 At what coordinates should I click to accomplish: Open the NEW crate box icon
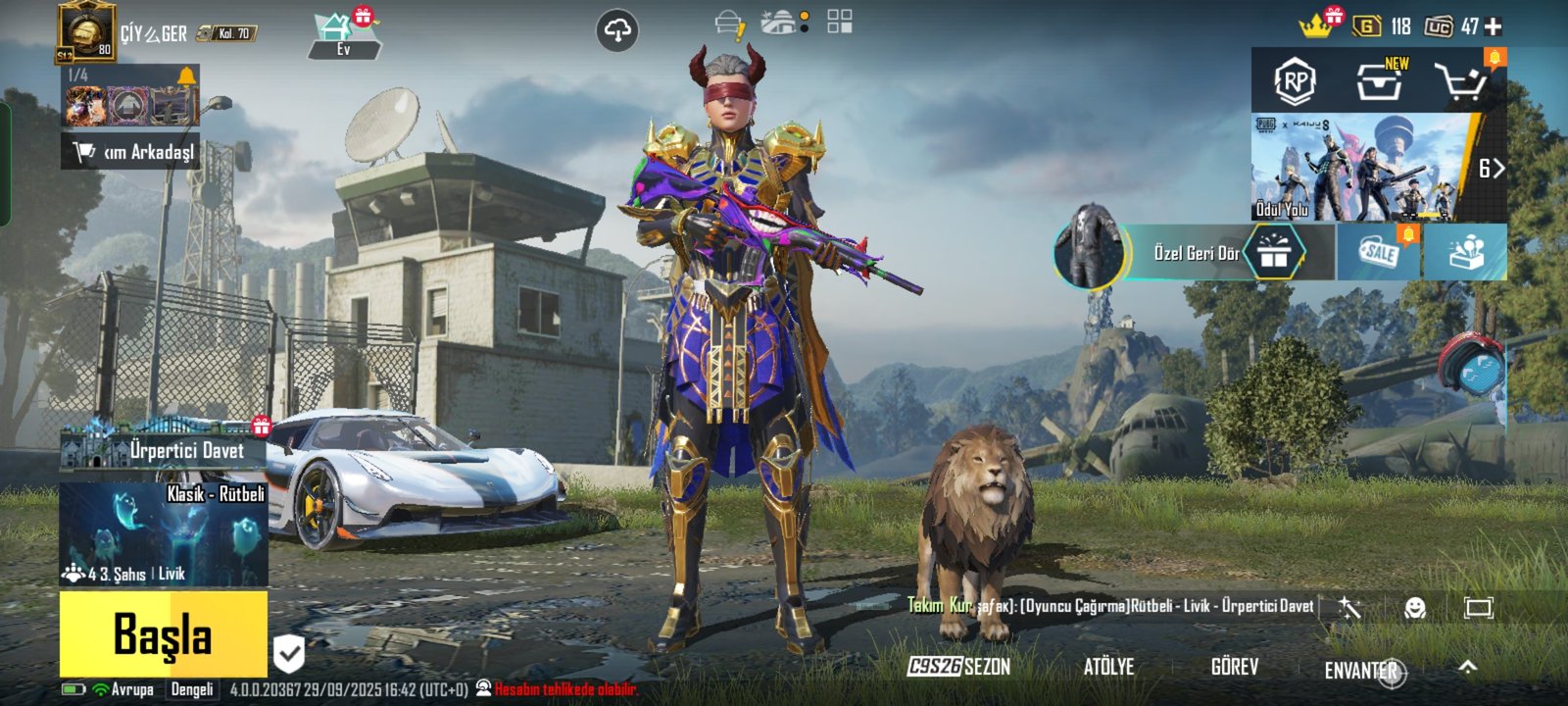click(x=1380, y=81)
